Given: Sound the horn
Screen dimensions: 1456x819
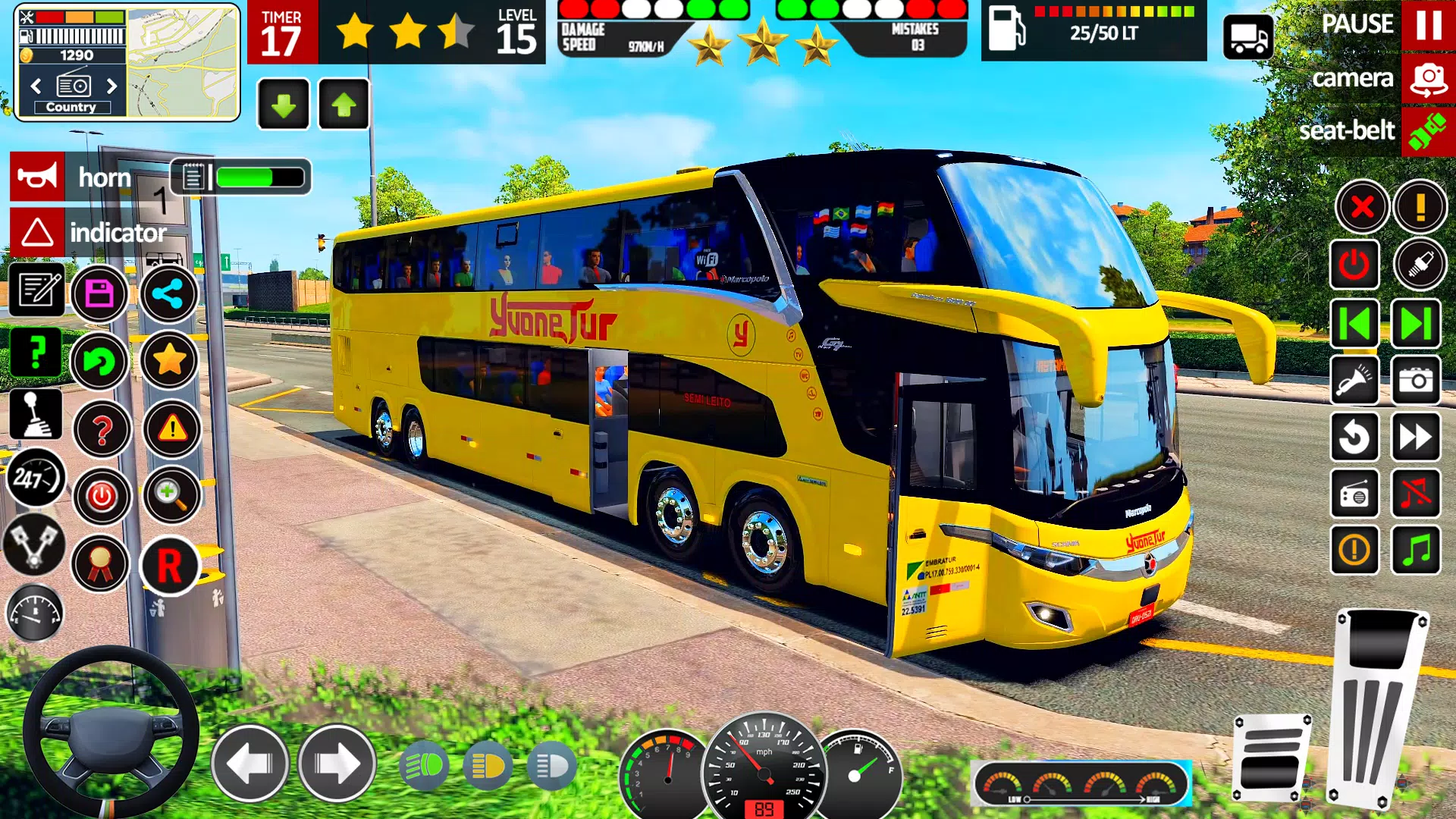Looking at the screenshot, I should 37,177.
